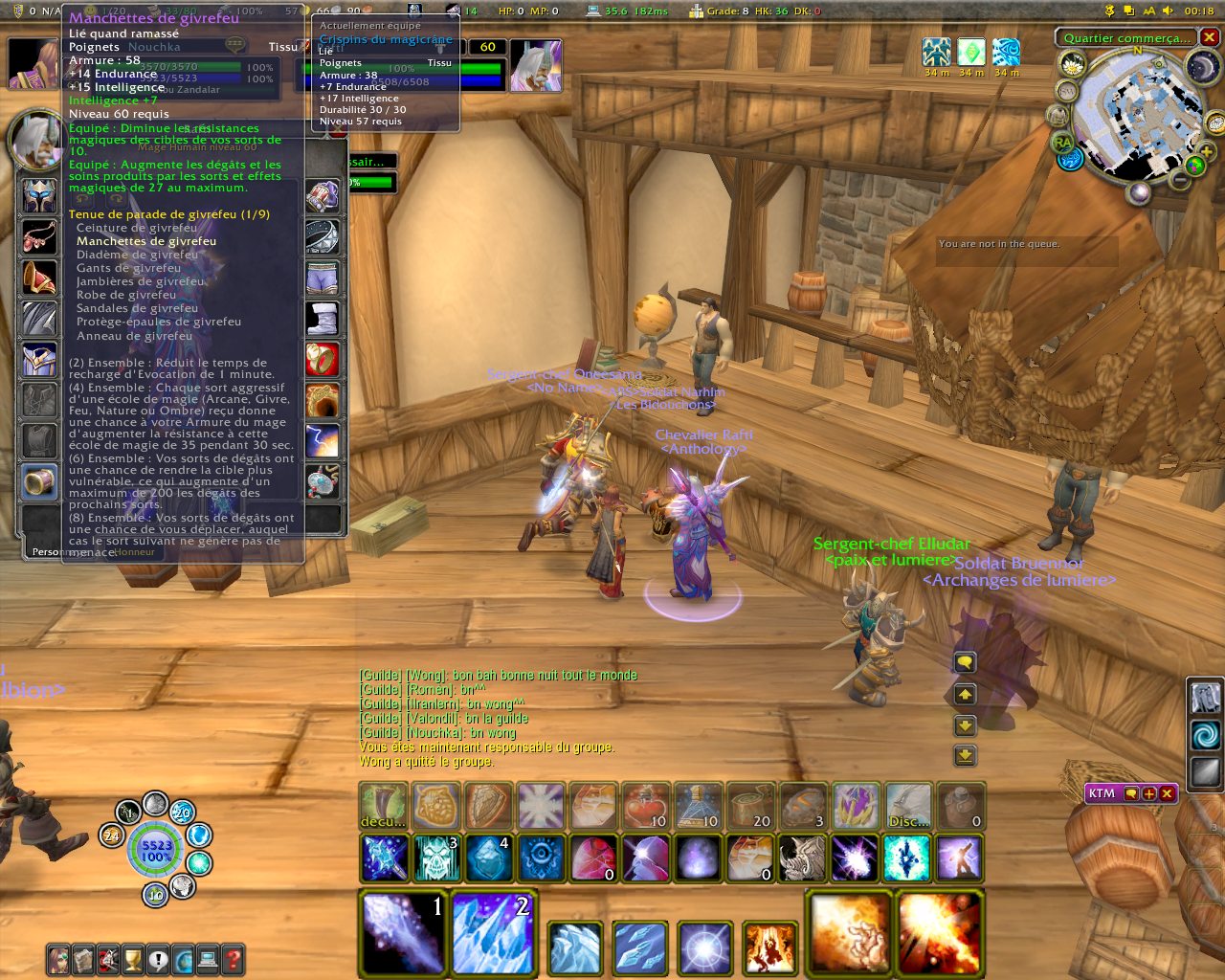Zoom in the minimap with plus button

click(1206, 151)
